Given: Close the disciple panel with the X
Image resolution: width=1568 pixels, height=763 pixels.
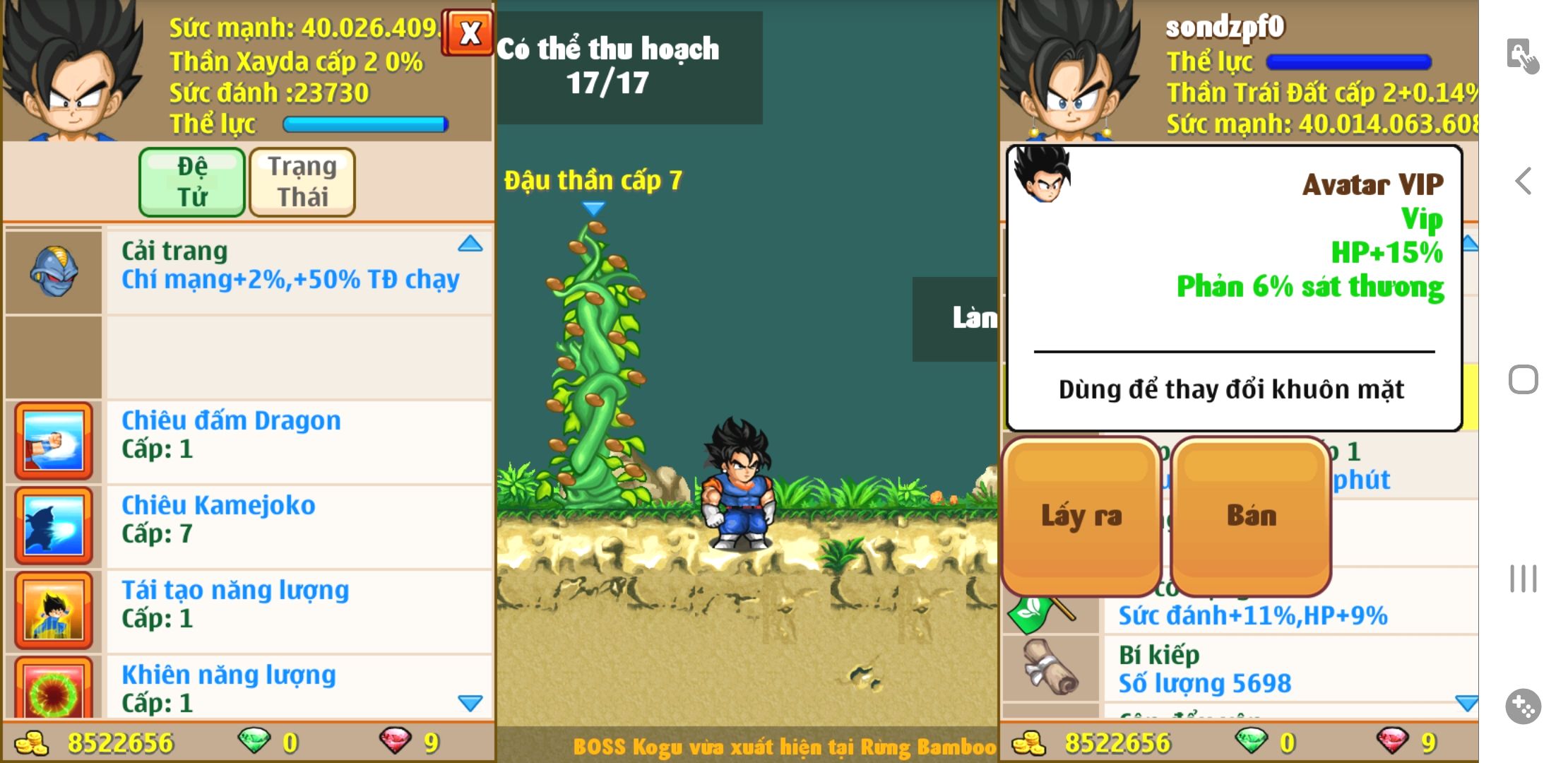Looking at the screenshot, I should [469, 33].
